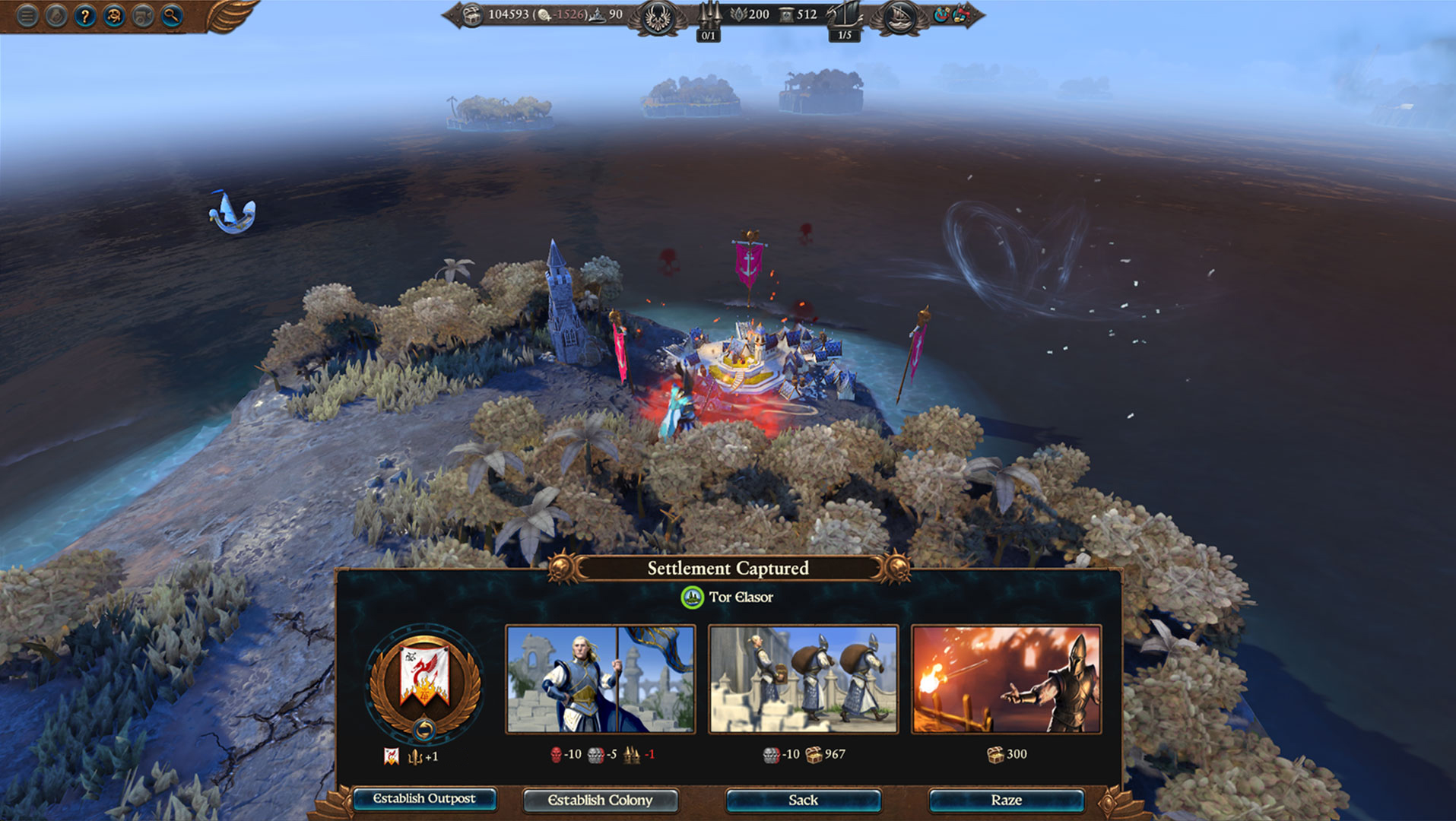Click the black-sailed ship 1/5 counter

[844, 21]
